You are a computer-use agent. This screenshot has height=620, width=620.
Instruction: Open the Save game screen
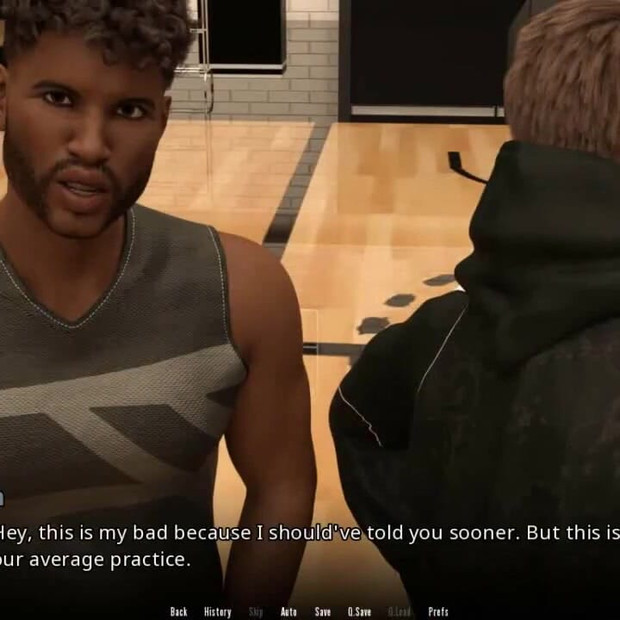pyautogui.click(x=322, y=612)
